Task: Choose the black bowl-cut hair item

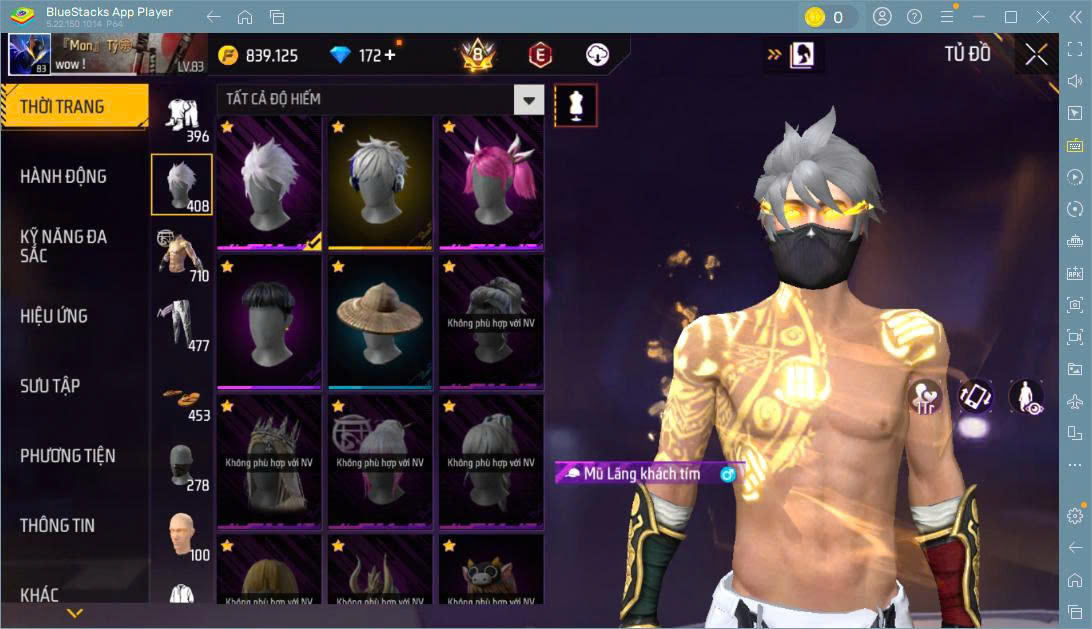Action: click(269, 321)
